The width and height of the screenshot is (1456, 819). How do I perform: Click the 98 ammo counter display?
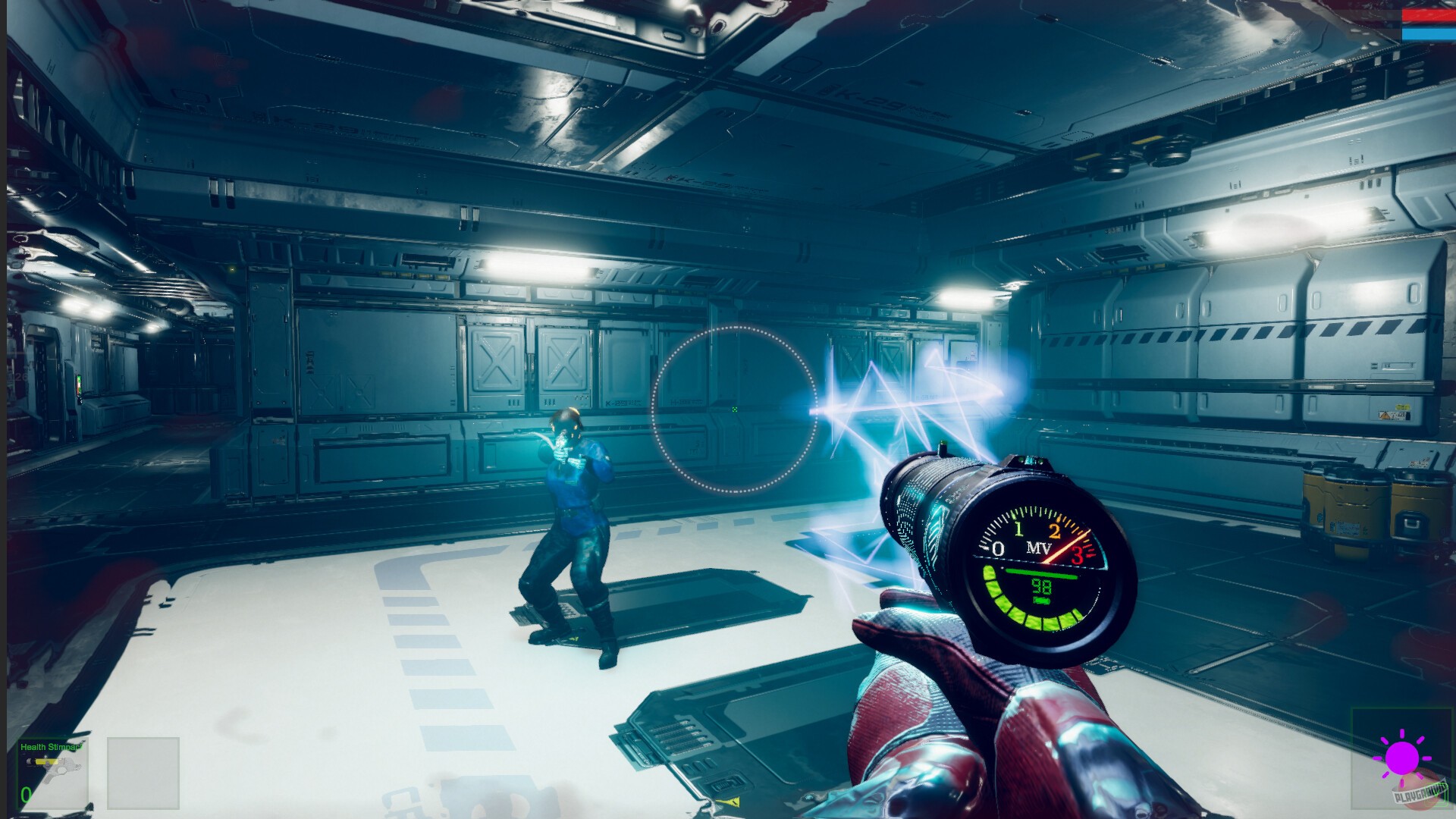[x=1040, y=588]
